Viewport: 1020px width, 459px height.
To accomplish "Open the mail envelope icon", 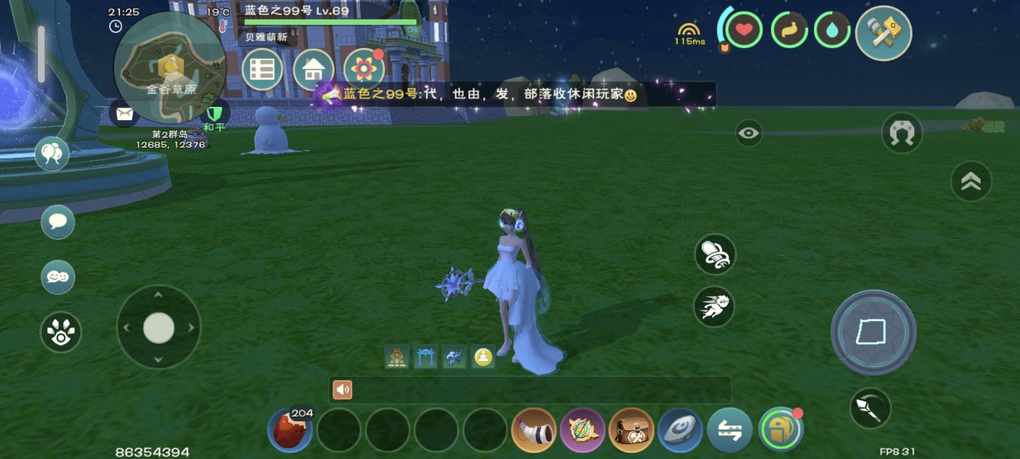I will (124, 114).
